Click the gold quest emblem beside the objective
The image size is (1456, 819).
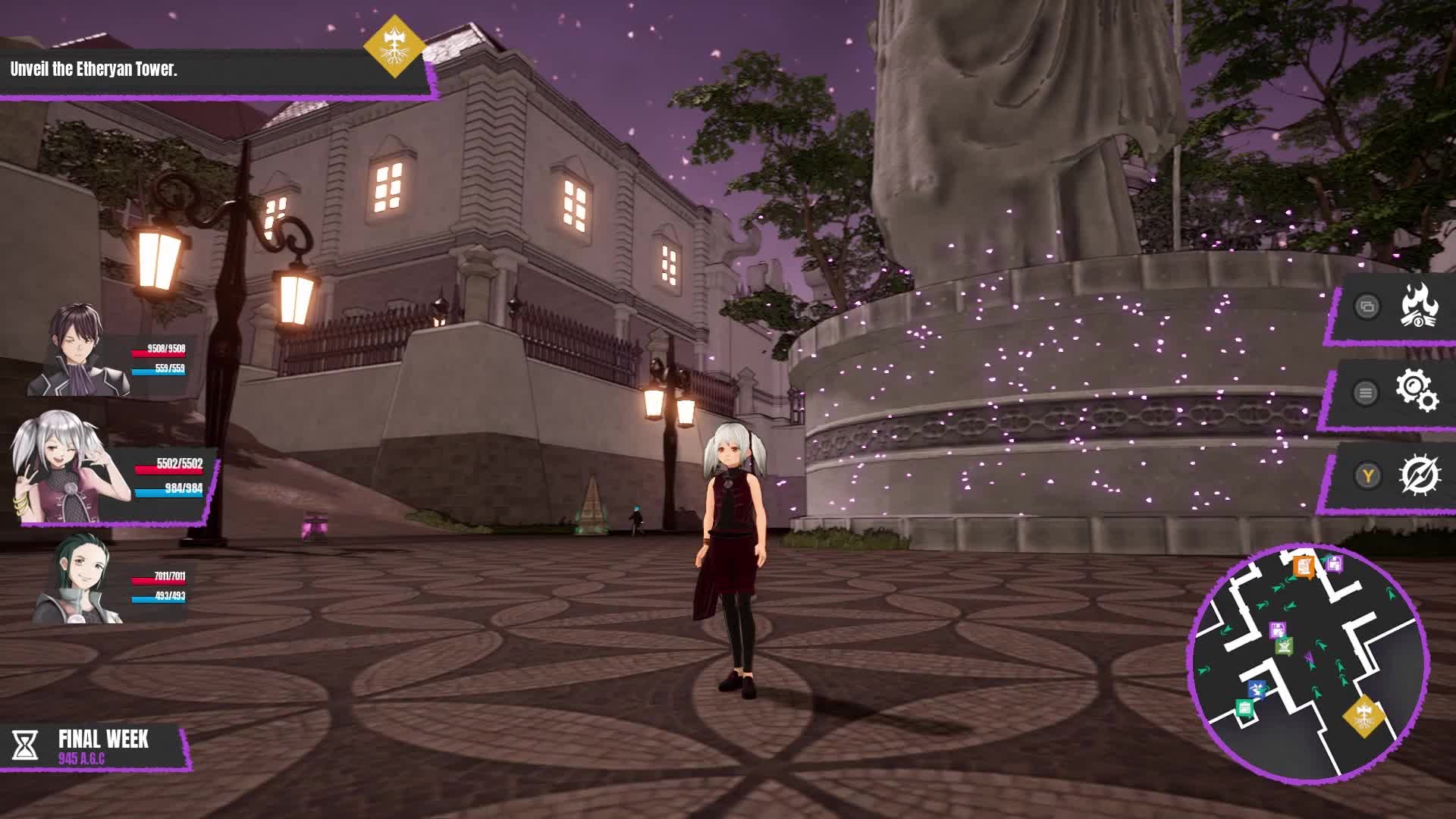click(x=394, y=46)
